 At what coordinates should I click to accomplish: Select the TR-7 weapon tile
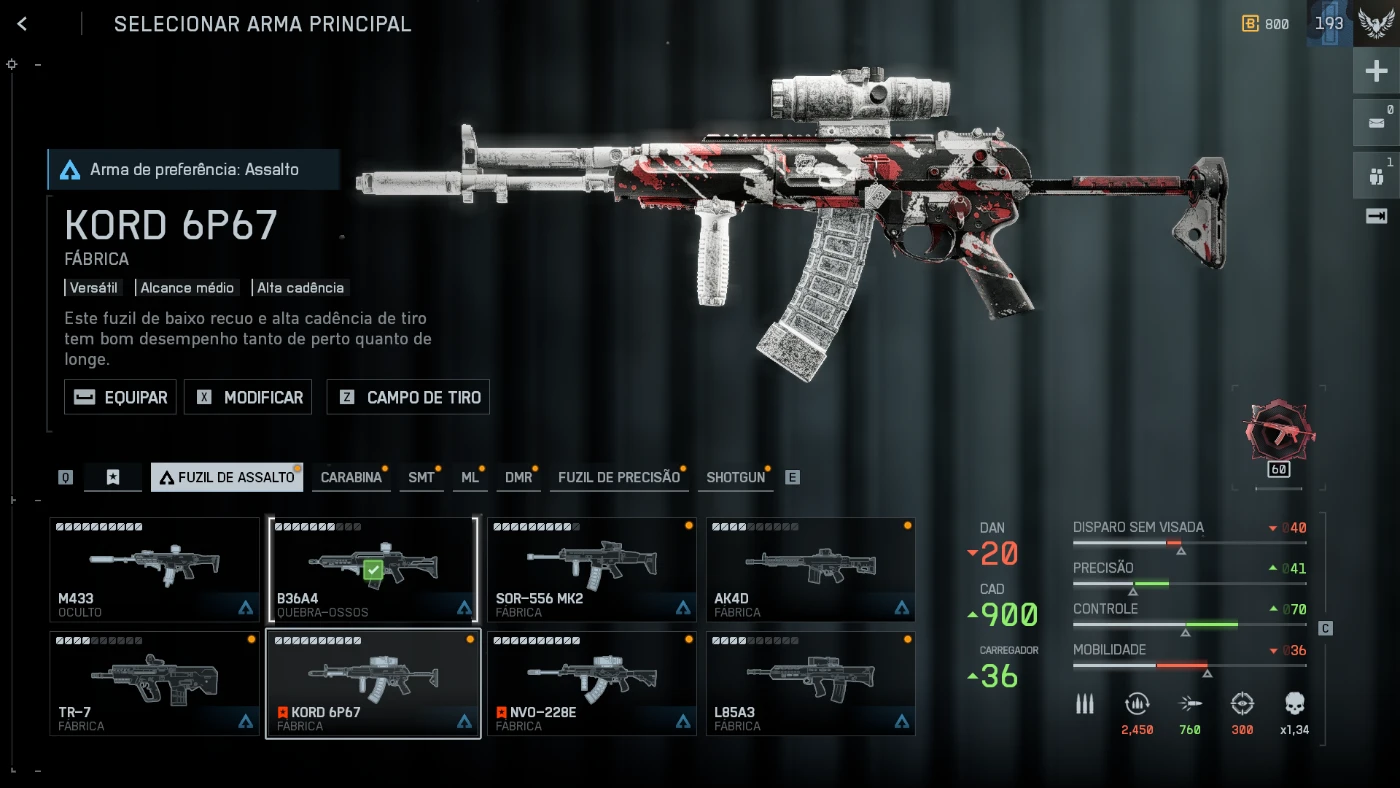(x=154, y=683)
